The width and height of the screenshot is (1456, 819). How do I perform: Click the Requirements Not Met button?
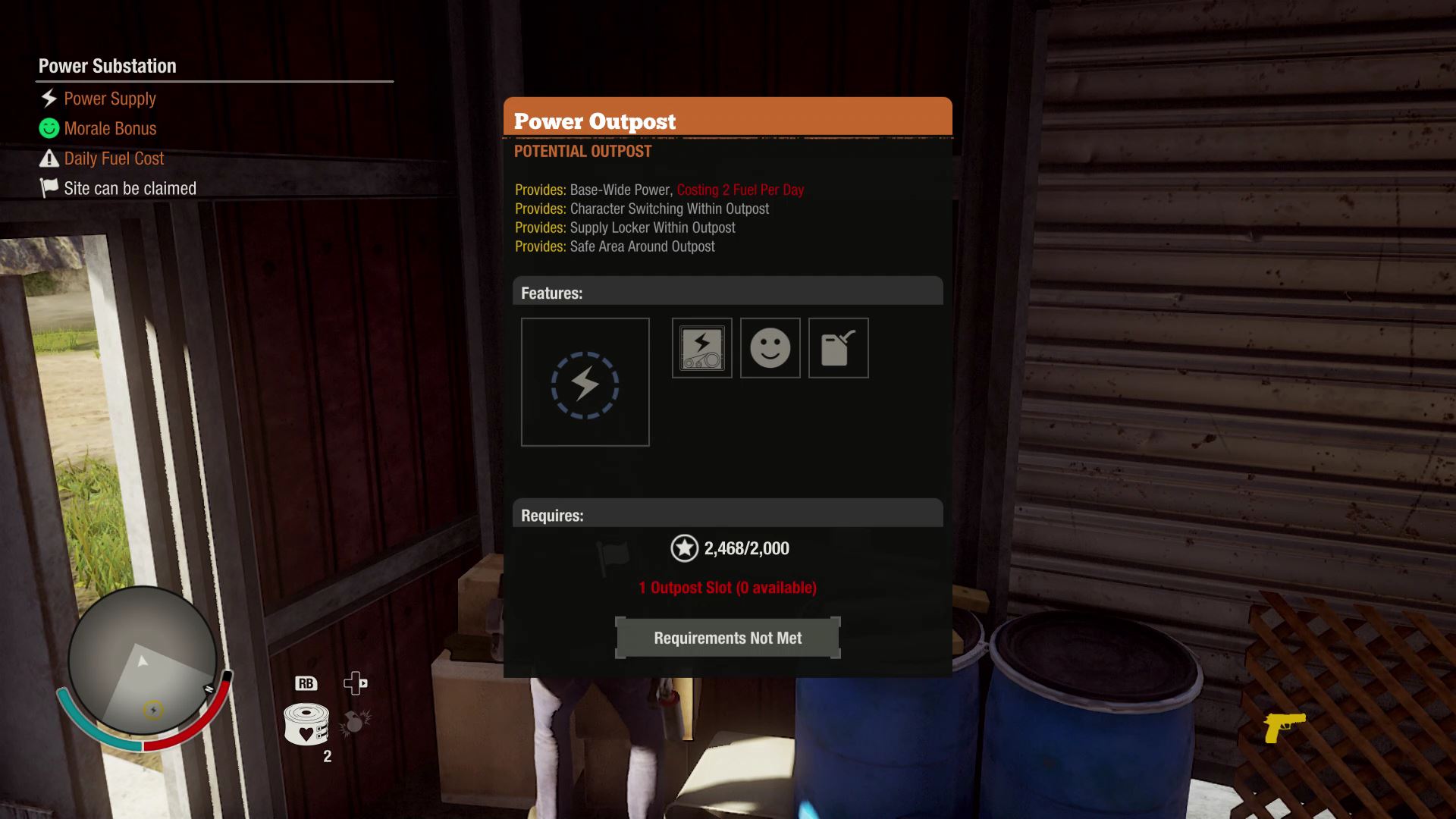[727, 638]
